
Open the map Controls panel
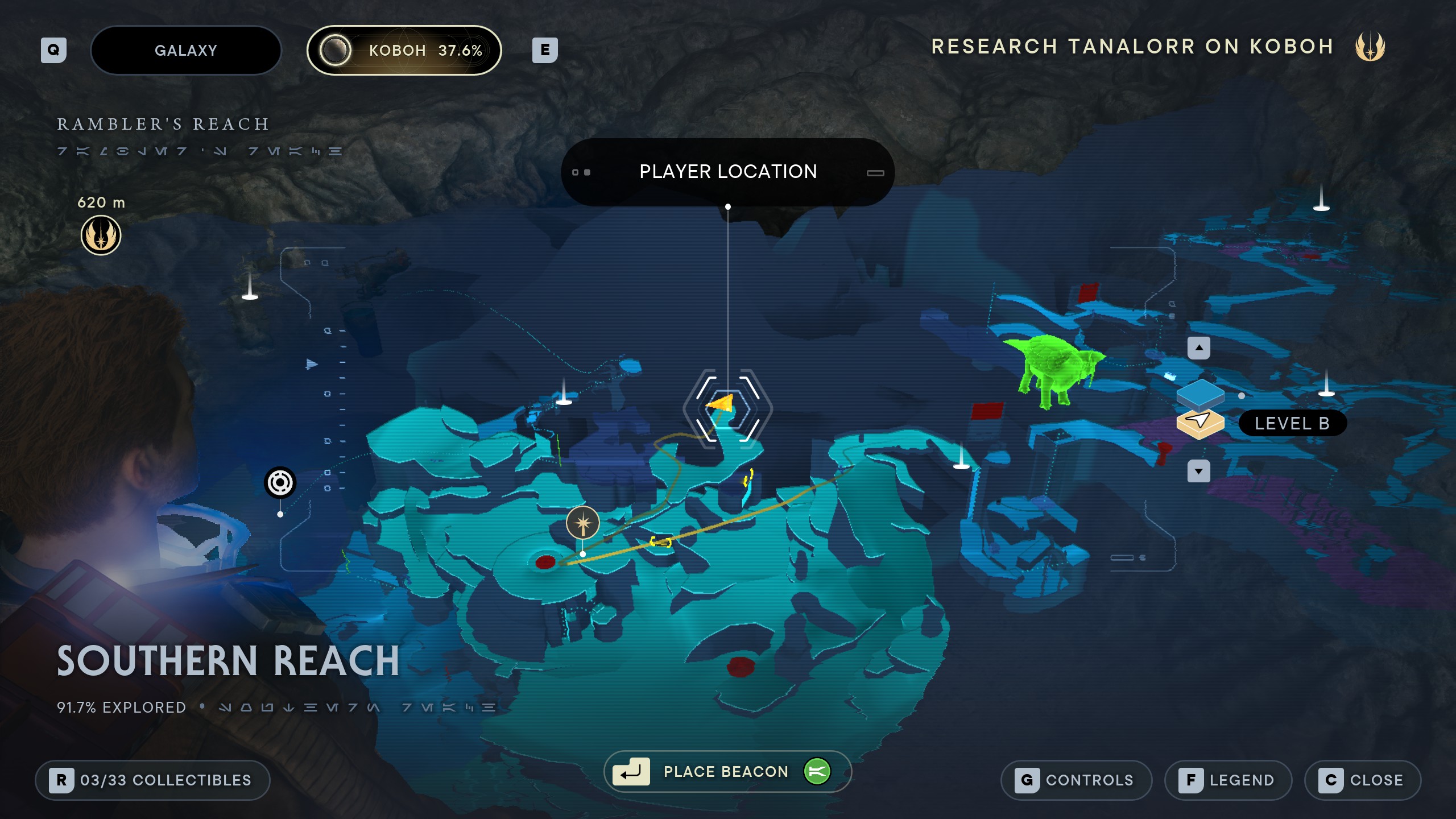[1076, 780]
